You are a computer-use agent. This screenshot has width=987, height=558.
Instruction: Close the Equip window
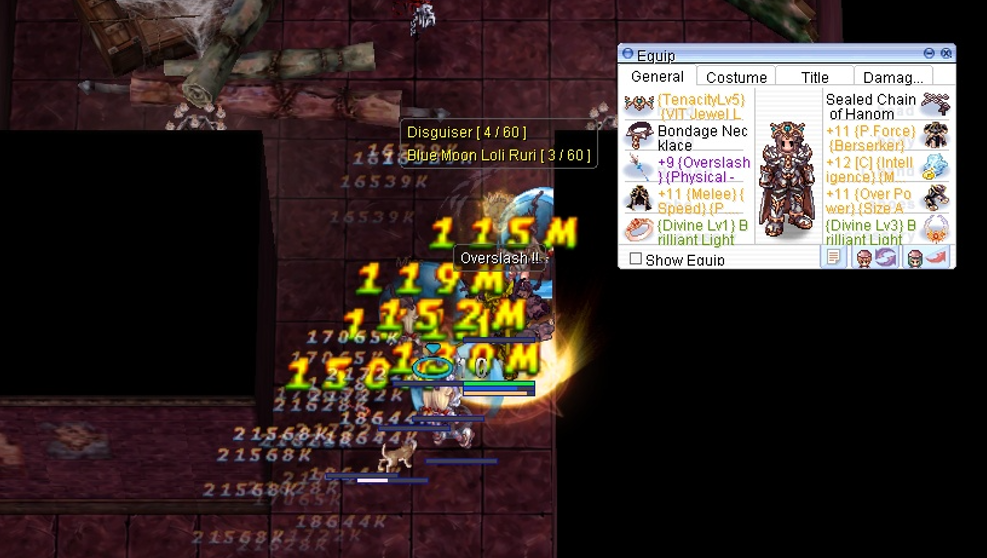(946, 53)
